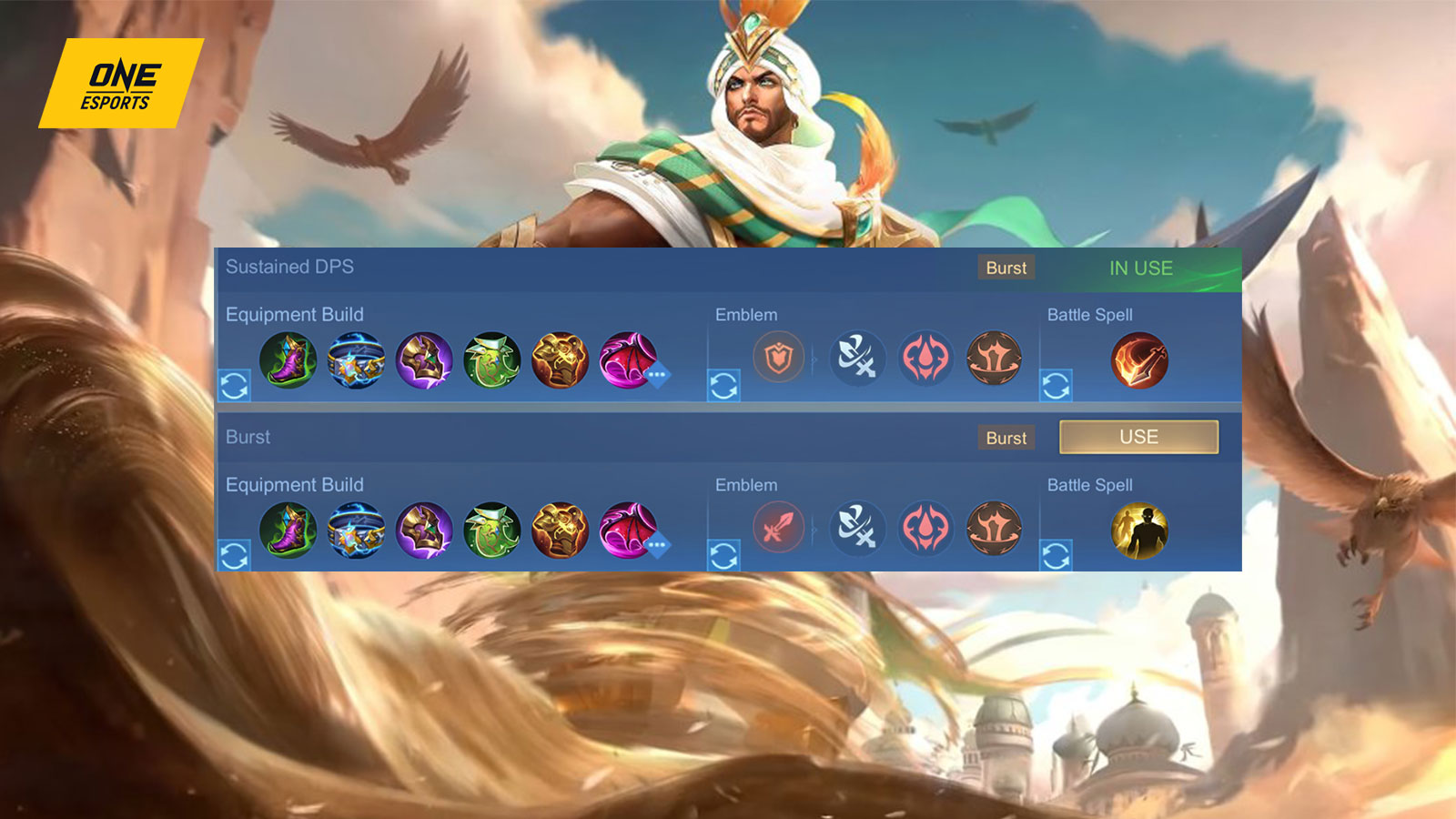Click the pink winged item in Sustained DPS build

[x=625, y=361]
